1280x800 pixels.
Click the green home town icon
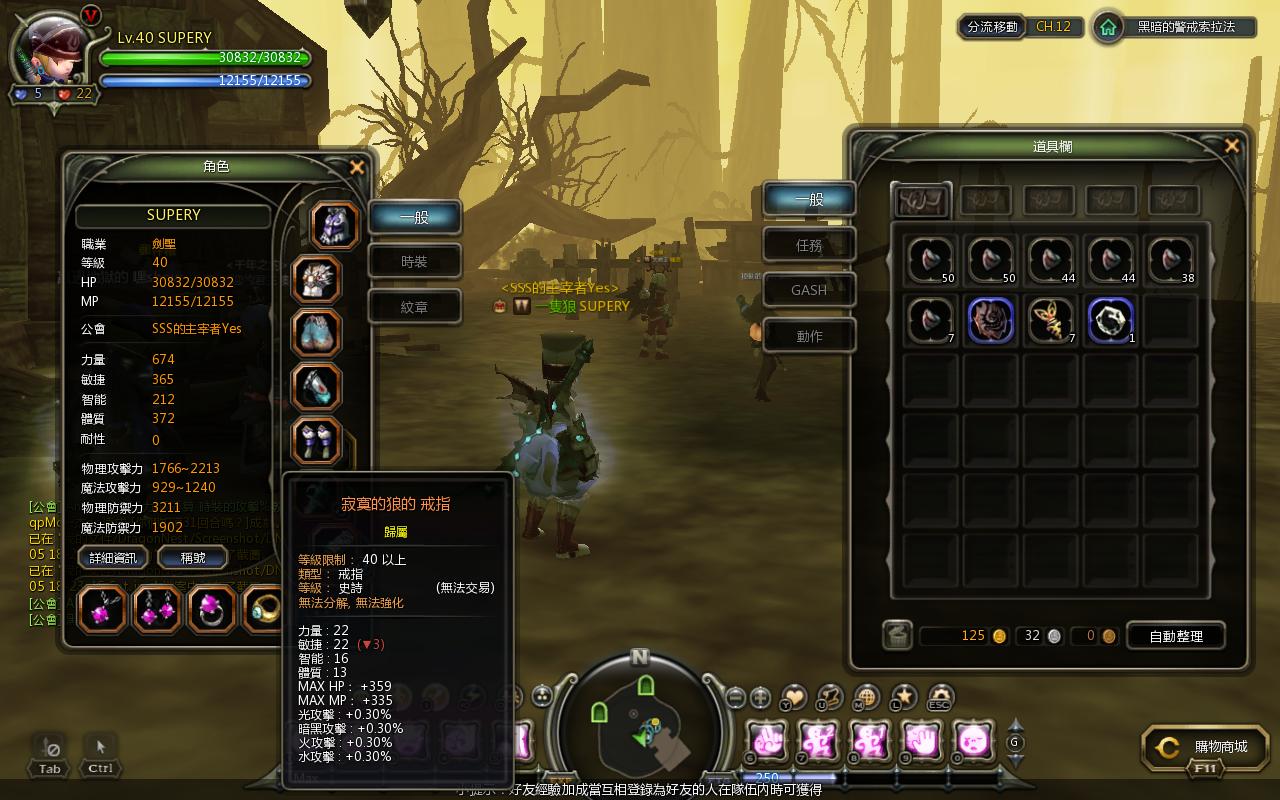pos(1108,28)
